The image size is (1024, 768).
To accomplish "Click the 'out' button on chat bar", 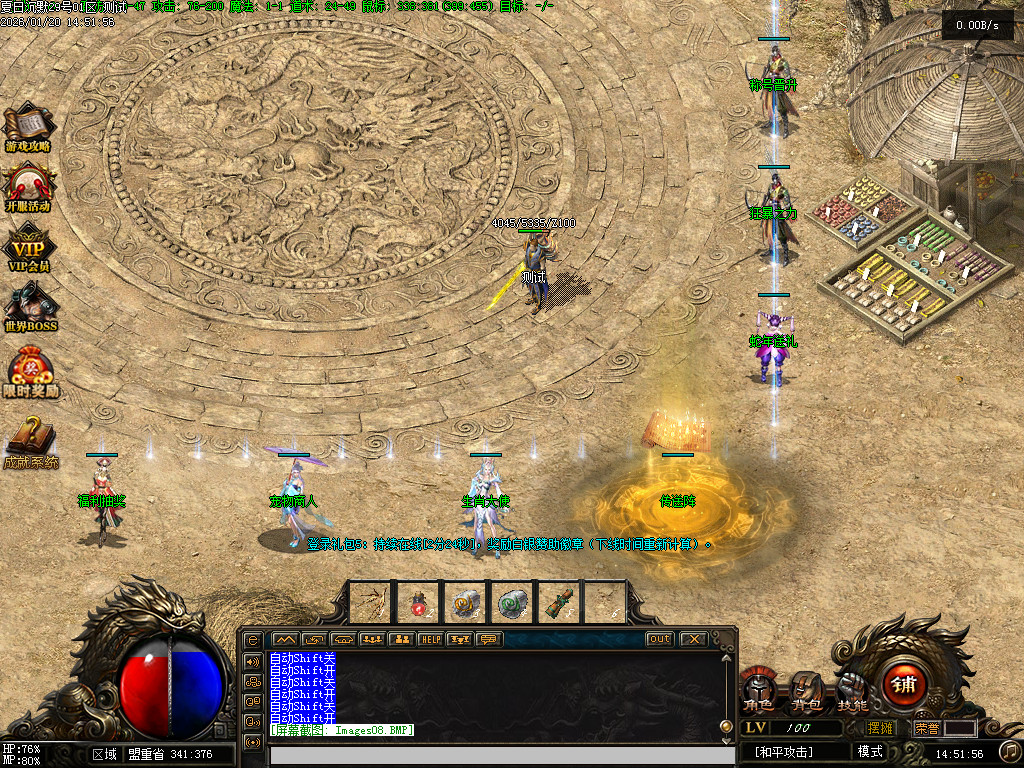I will (x=659, y=639).
